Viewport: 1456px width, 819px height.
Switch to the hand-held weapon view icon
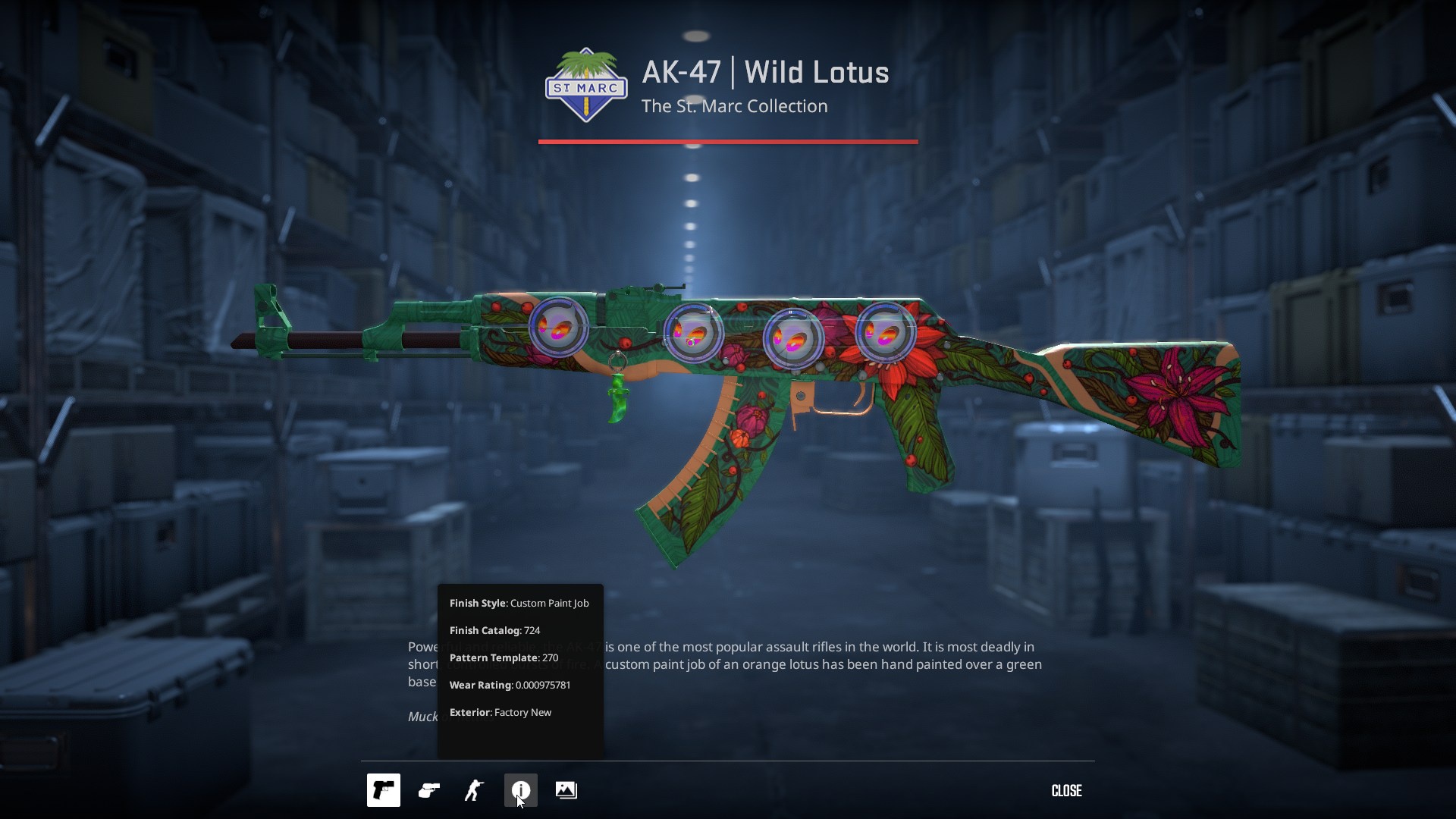point(429,790)
